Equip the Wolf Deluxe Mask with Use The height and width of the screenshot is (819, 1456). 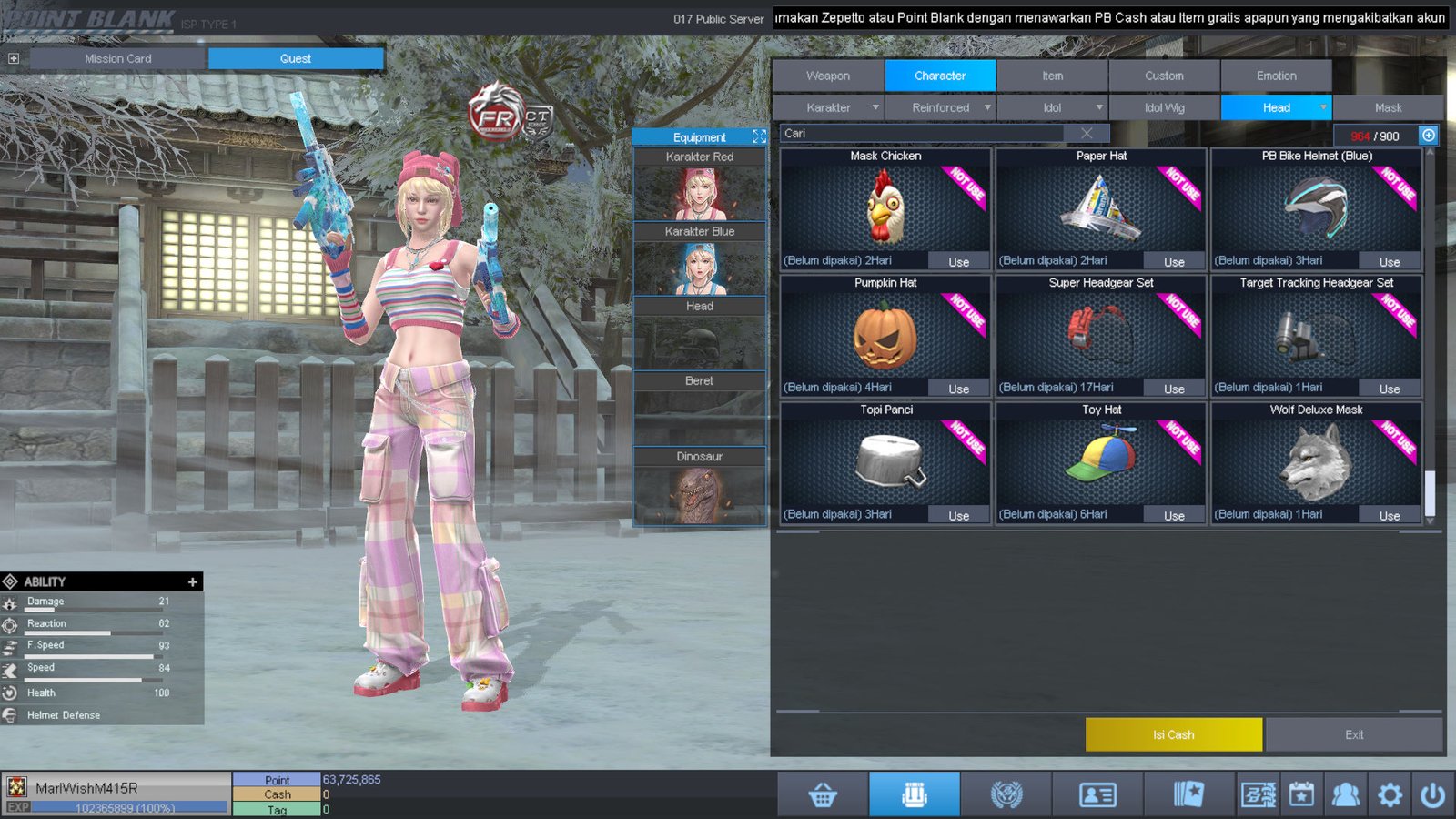(x=1390, y=515)
